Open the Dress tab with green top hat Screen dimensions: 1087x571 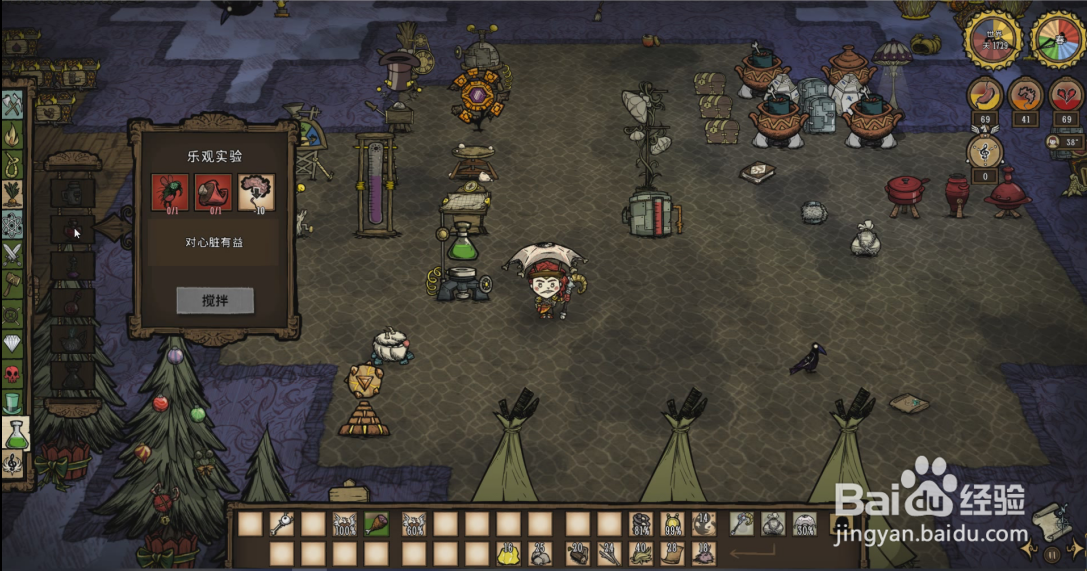coord(12,403)
